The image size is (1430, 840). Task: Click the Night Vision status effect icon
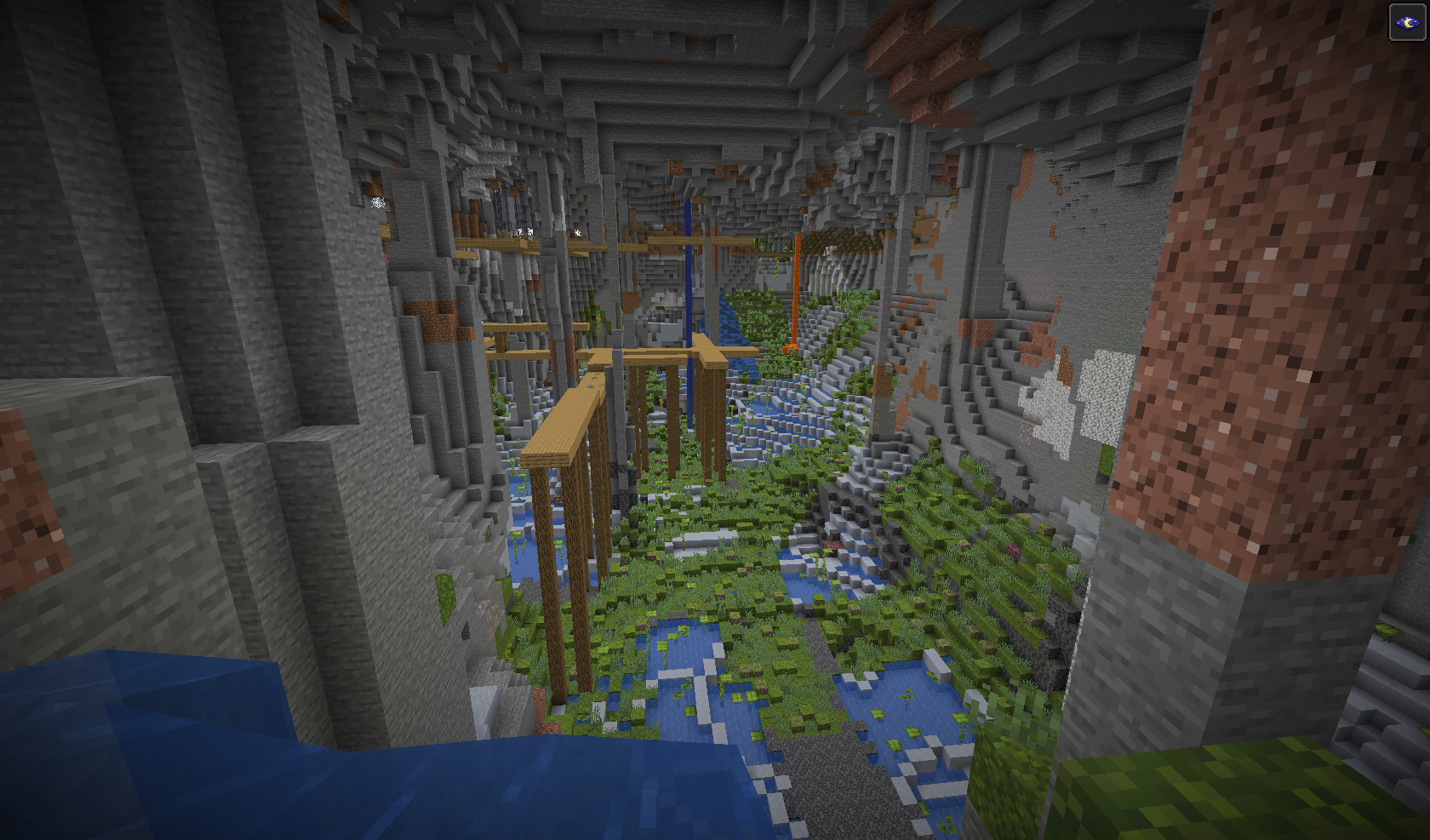pyautogui.click(x=1407, y=22)
